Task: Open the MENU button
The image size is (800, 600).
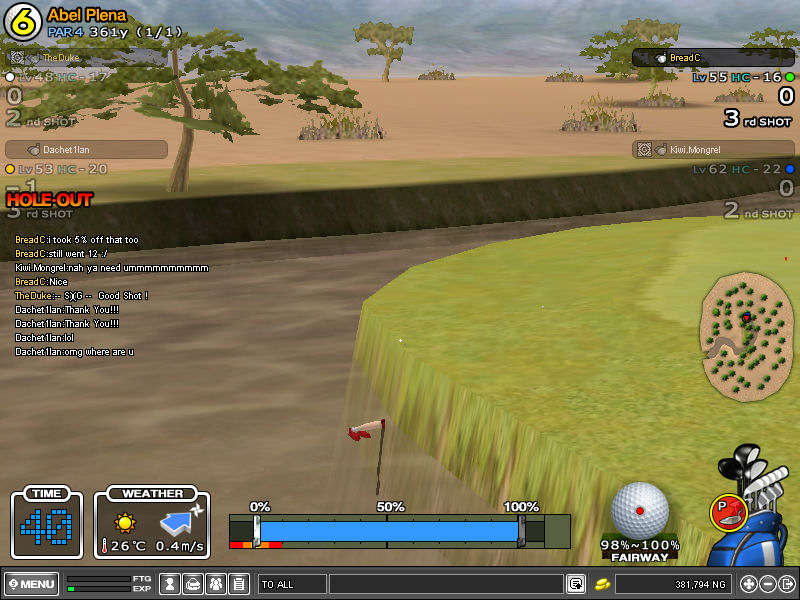Action: [x=31, y=584]
